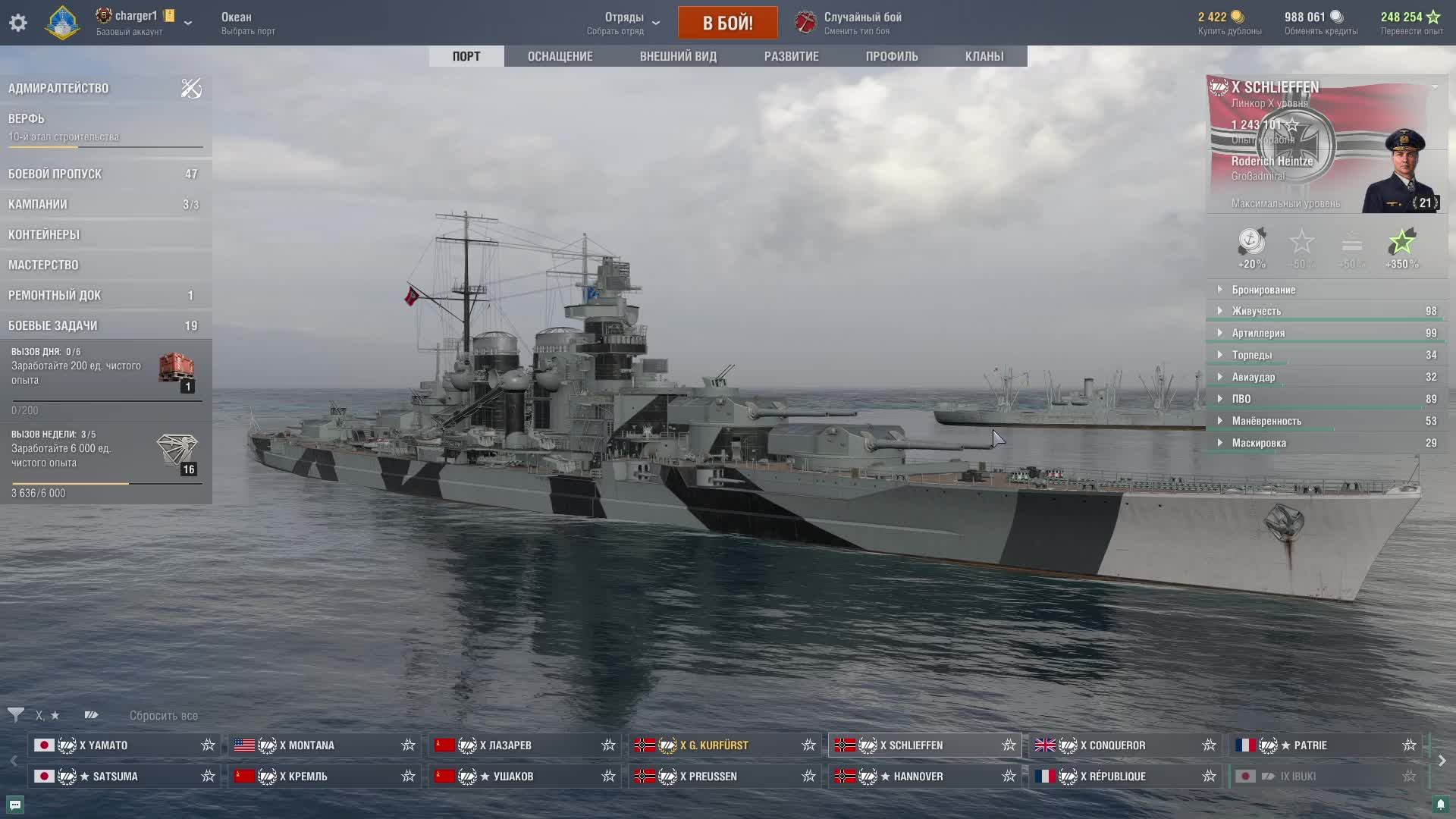This screenshot has height=819, width=1456.
Task: Open the КЛАНЫ tab
Action: (x=984, y=56)
